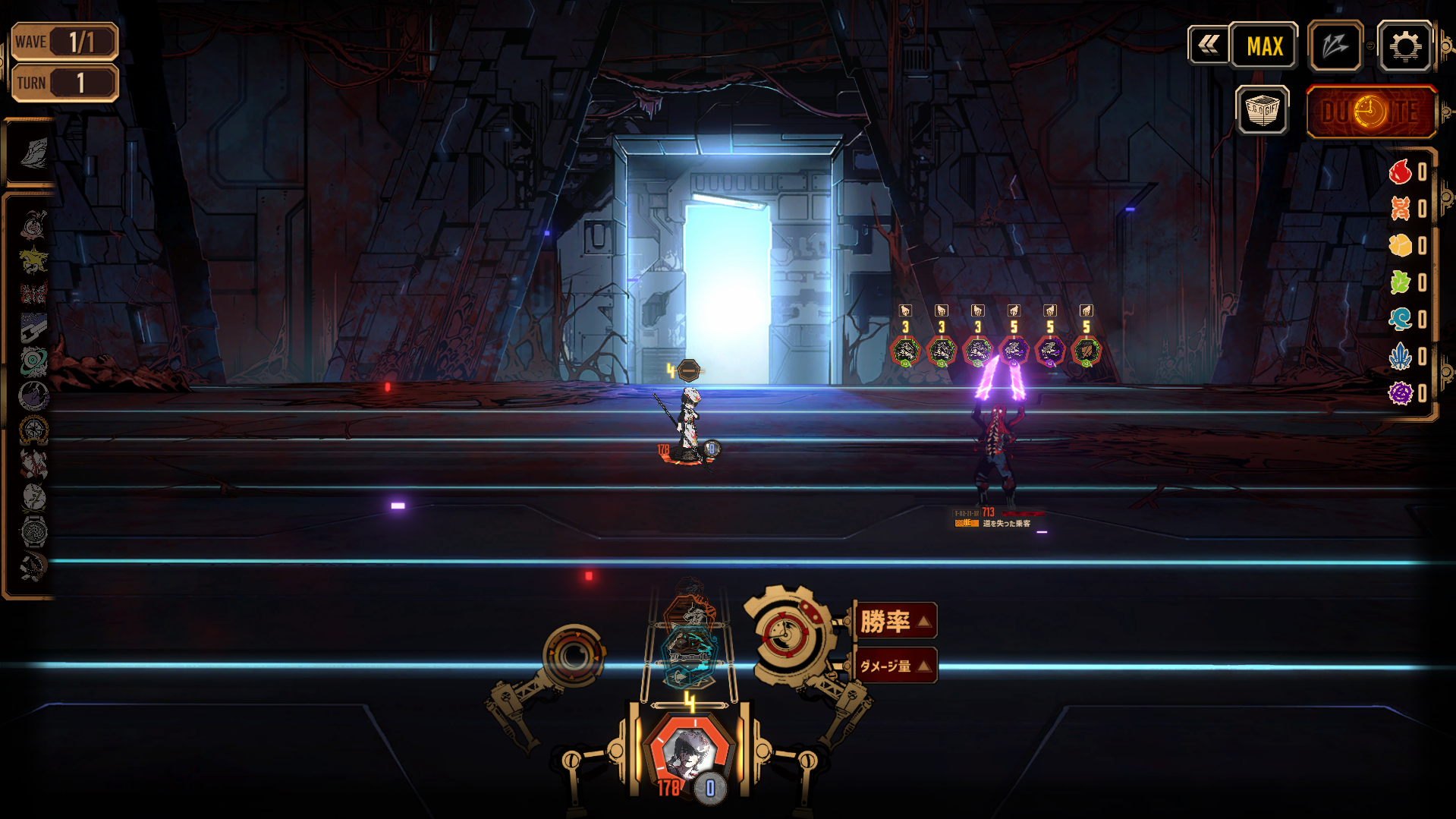Click the double-chevron rewind button
This screenshot has height=819, width=1456.
click(x=1208, y=46)
